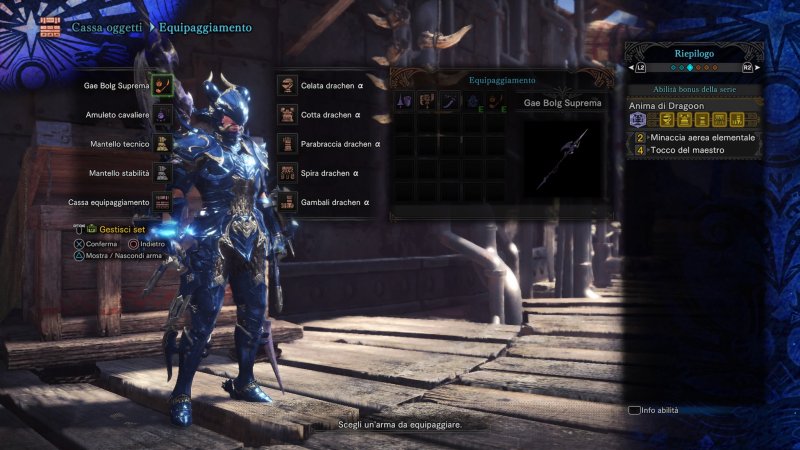Pick the Spira drachen α waist slot
The width and height of the screenshot is (800, 450).
287,173
